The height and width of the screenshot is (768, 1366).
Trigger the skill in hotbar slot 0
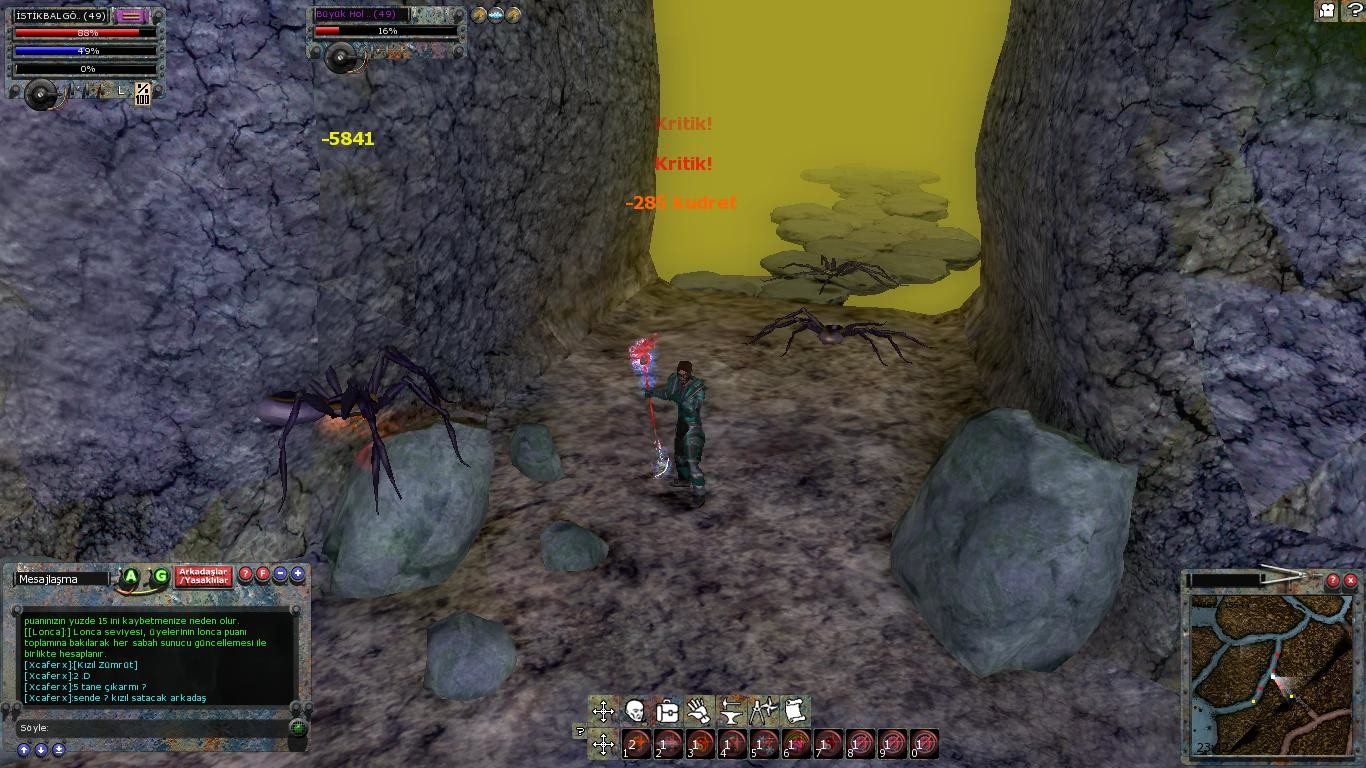[925, 744]
